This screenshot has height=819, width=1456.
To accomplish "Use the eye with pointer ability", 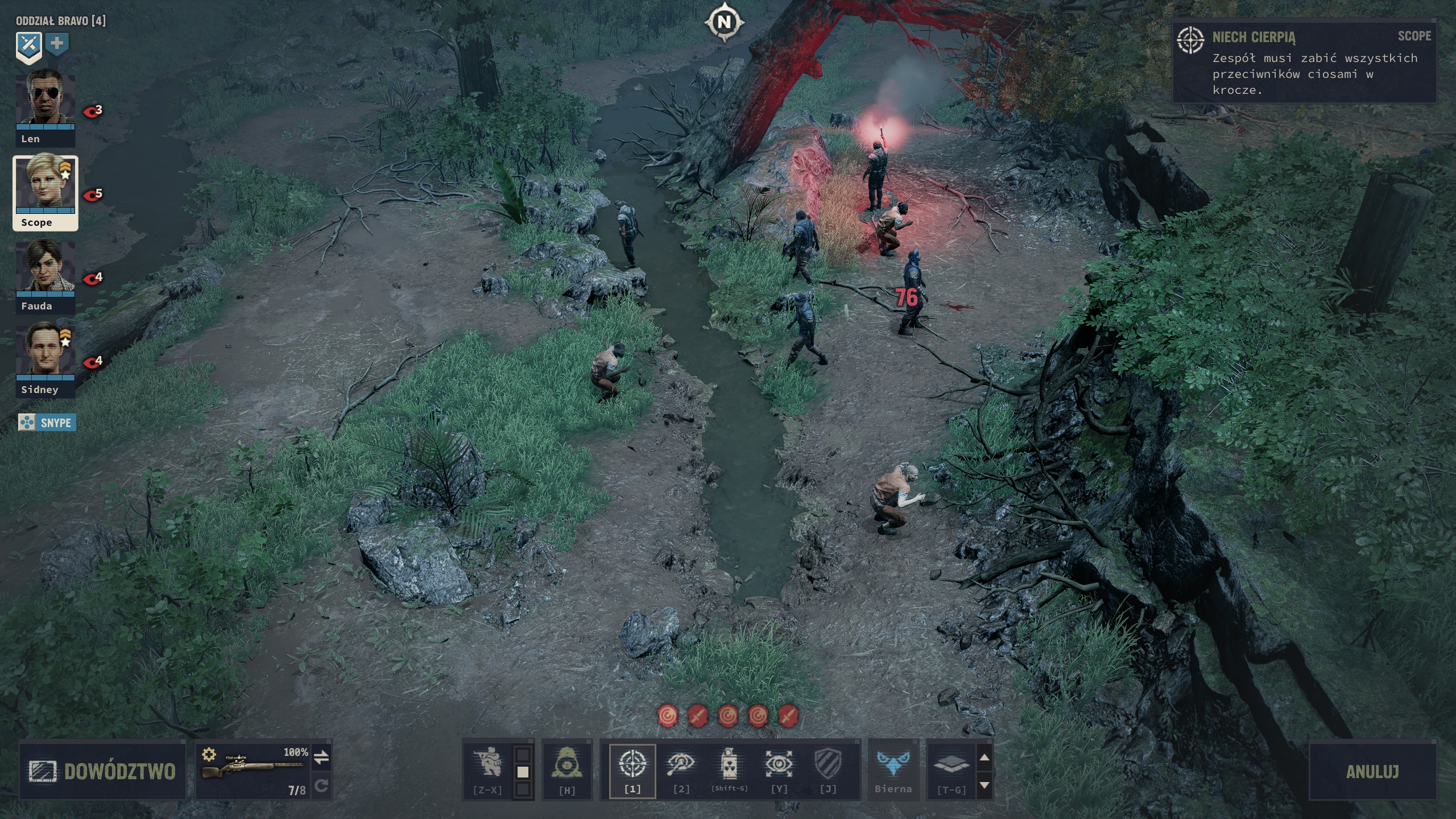I will click(x=681, y=766).
